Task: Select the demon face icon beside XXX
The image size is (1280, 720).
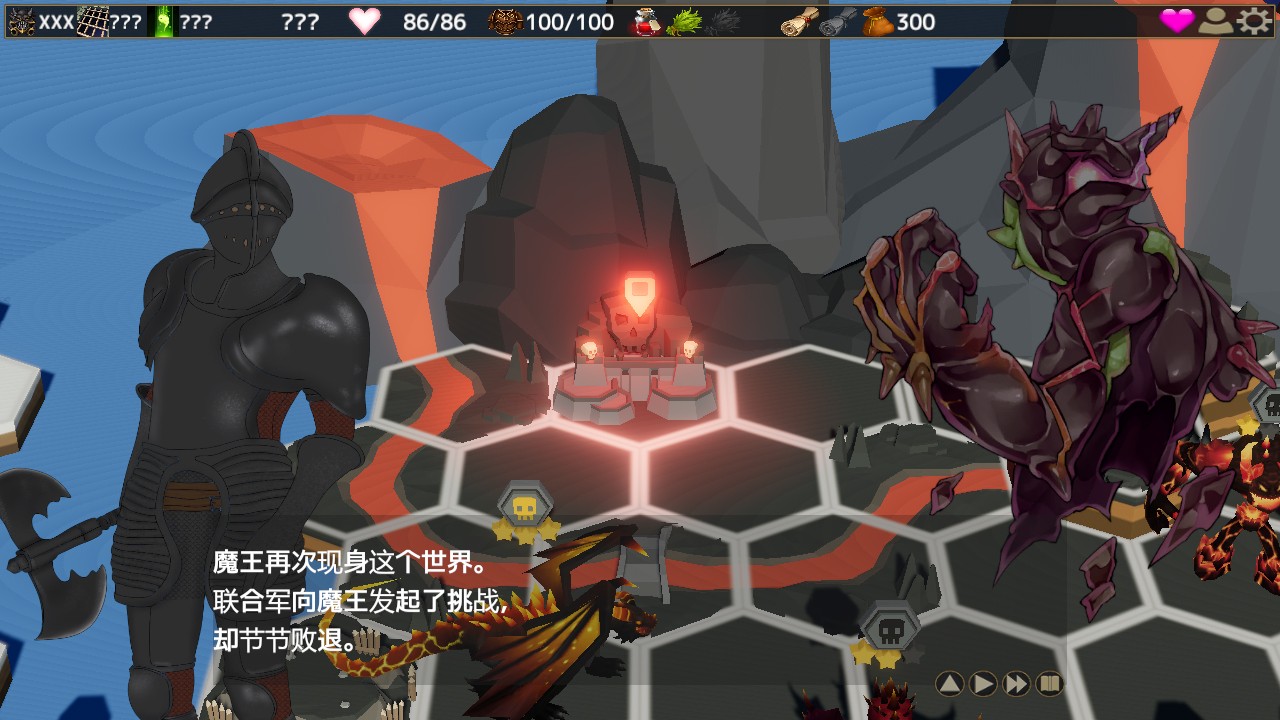Action: [x=22, y=21]
